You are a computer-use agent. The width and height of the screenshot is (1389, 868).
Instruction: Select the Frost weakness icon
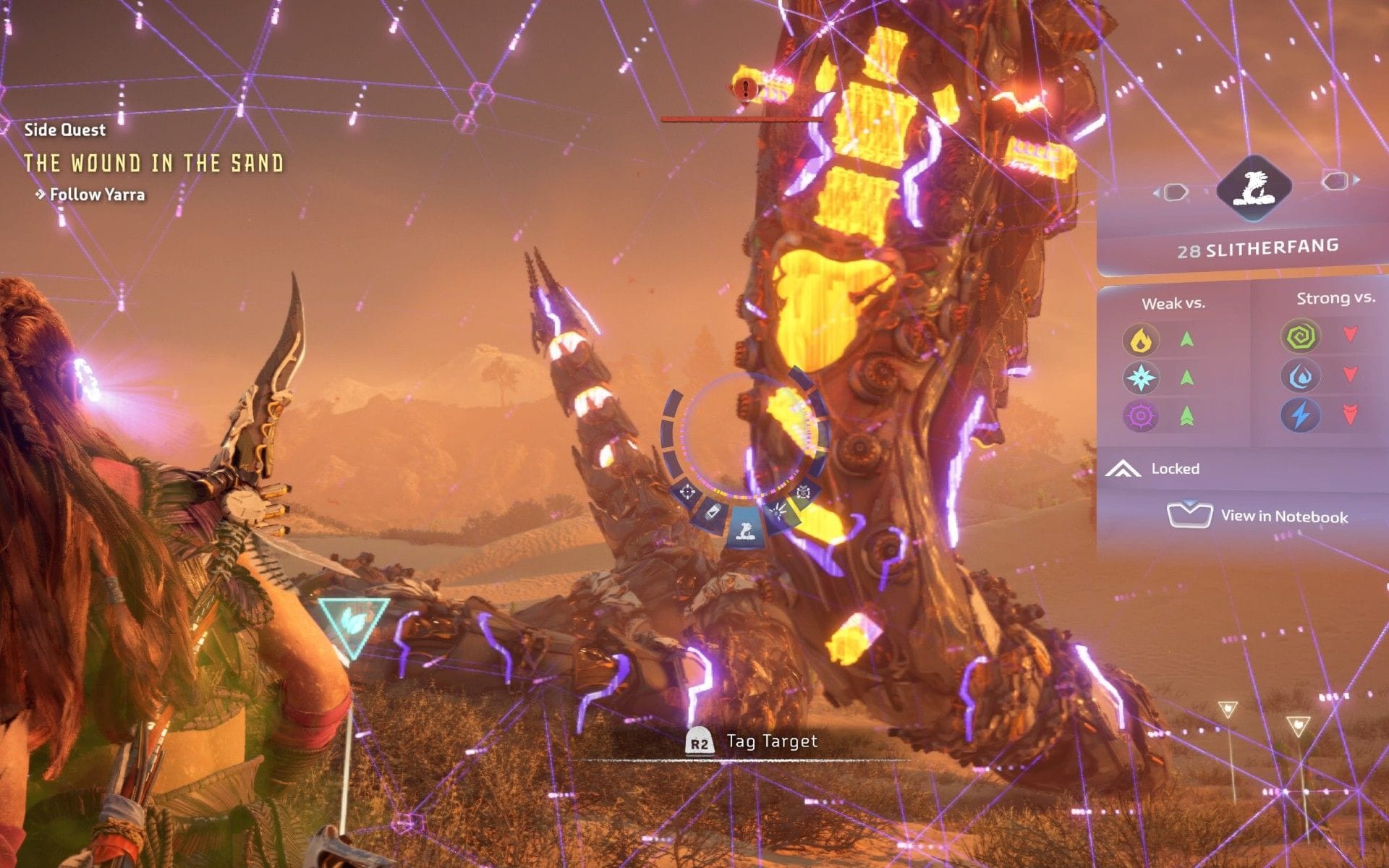pos(1141,377)
